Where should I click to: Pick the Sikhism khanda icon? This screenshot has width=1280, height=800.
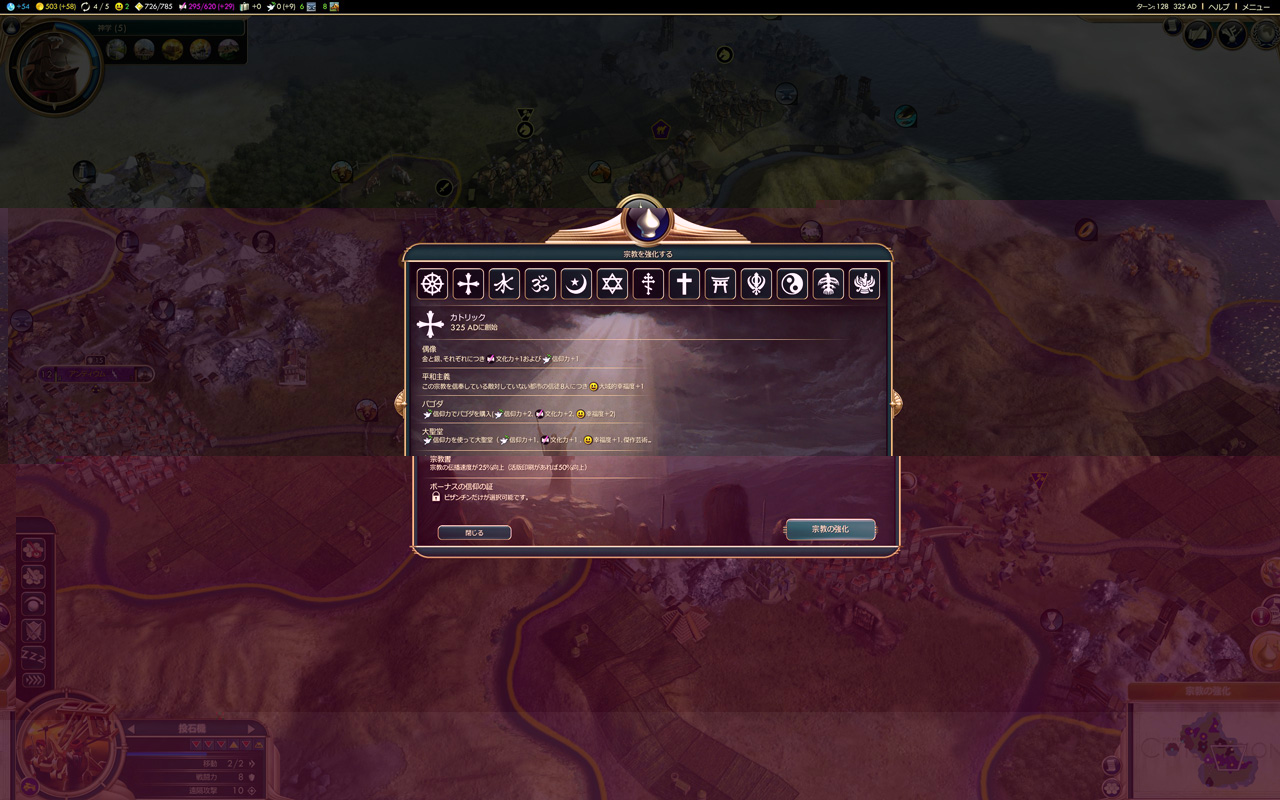pyautogui.click(x=756, y=284)
